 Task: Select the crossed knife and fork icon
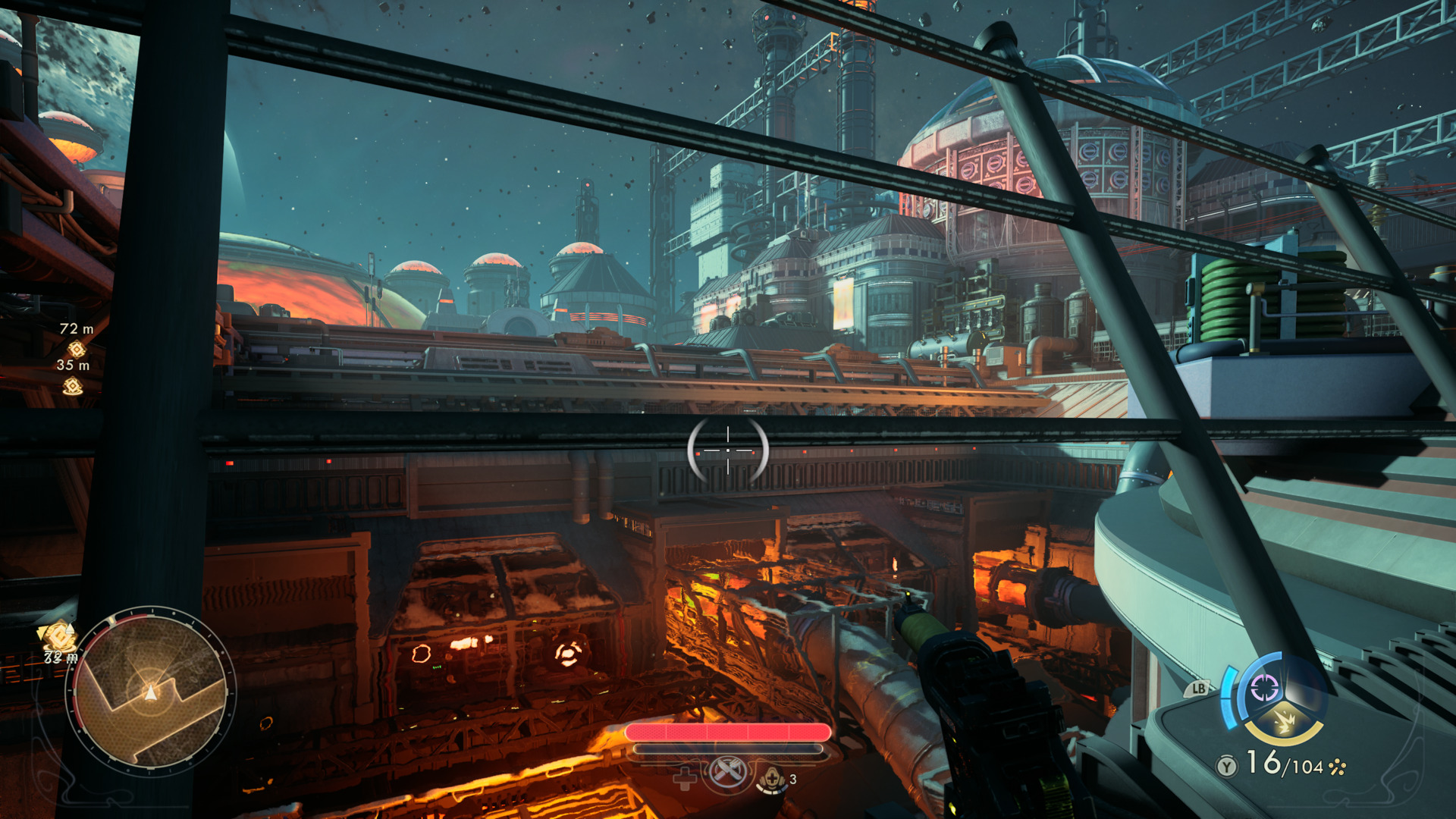click(727, 773)
